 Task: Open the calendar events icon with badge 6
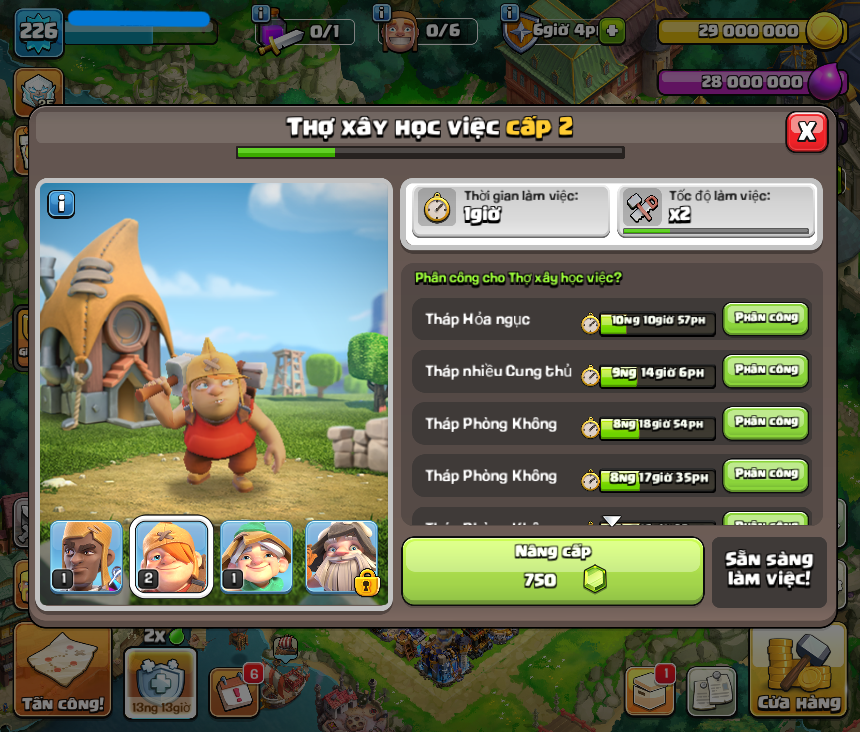coord(236,689)
